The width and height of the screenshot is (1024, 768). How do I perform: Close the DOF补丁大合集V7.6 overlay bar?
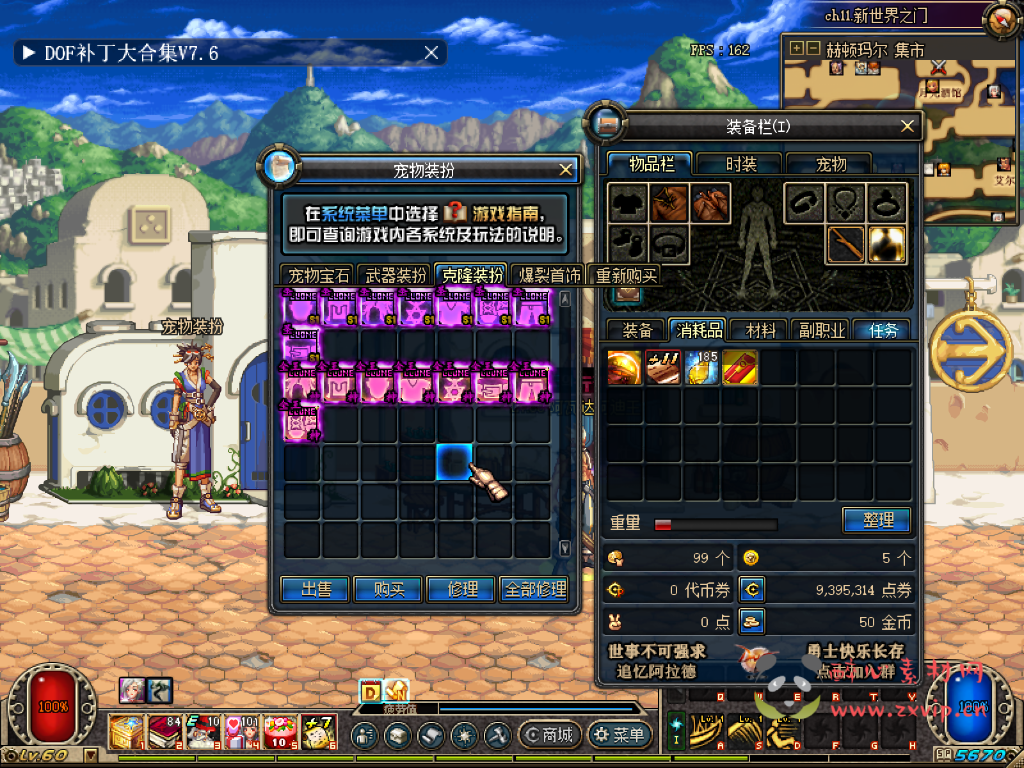tap(432, 53)
